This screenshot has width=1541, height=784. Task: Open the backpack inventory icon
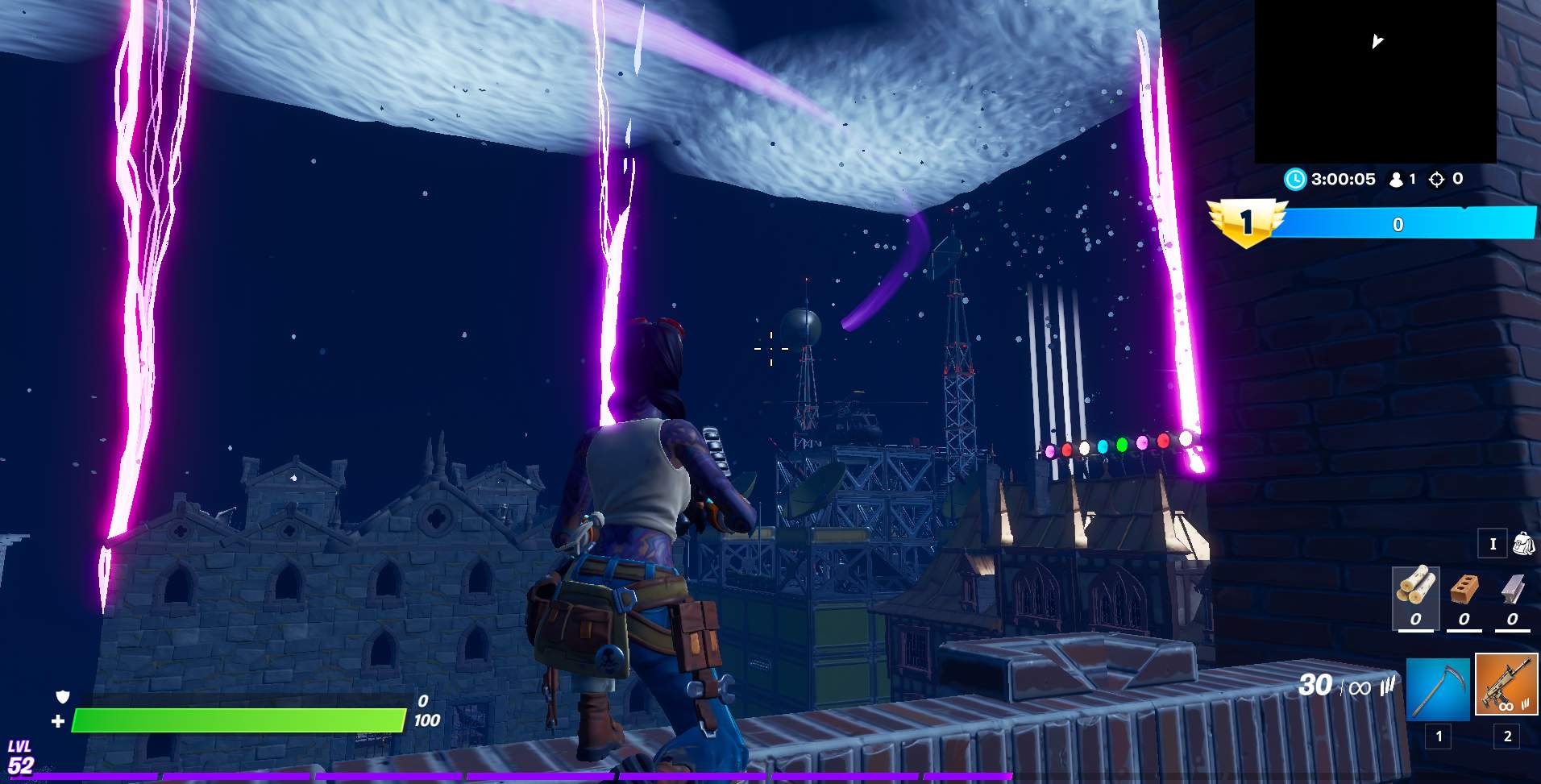1522,543
